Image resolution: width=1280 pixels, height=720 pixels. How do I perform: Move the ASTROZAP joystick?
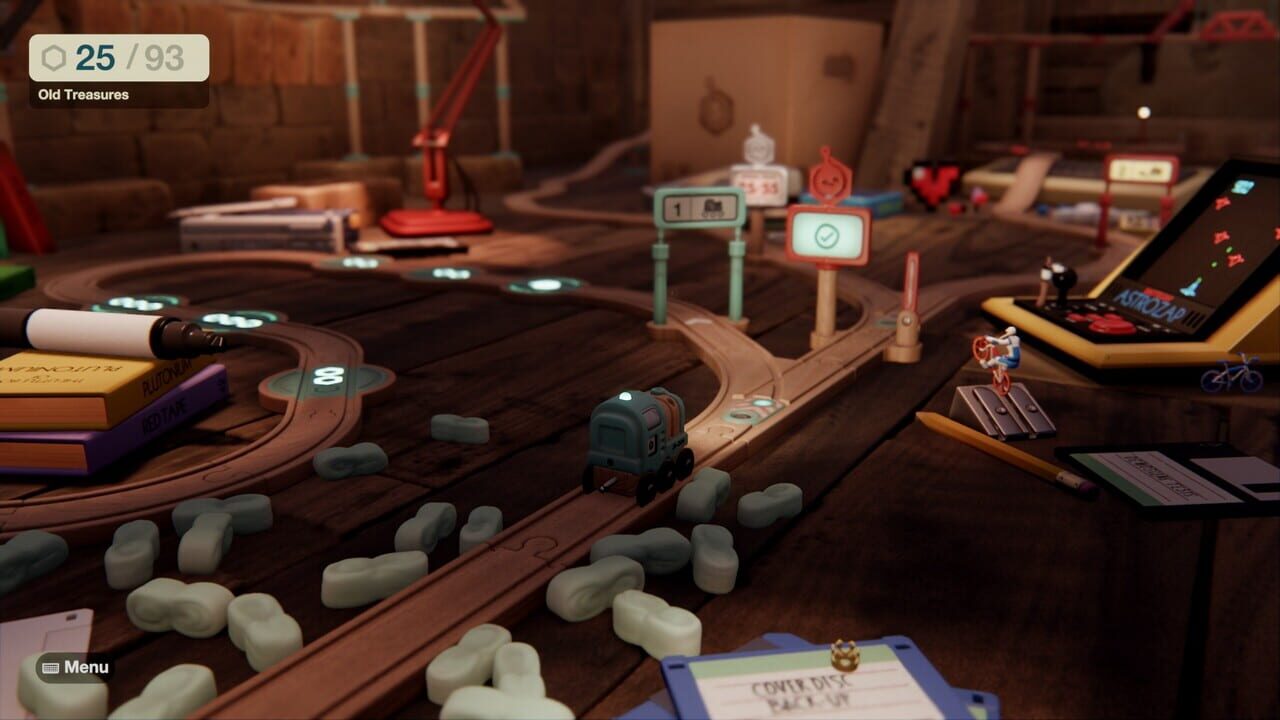1063,280
